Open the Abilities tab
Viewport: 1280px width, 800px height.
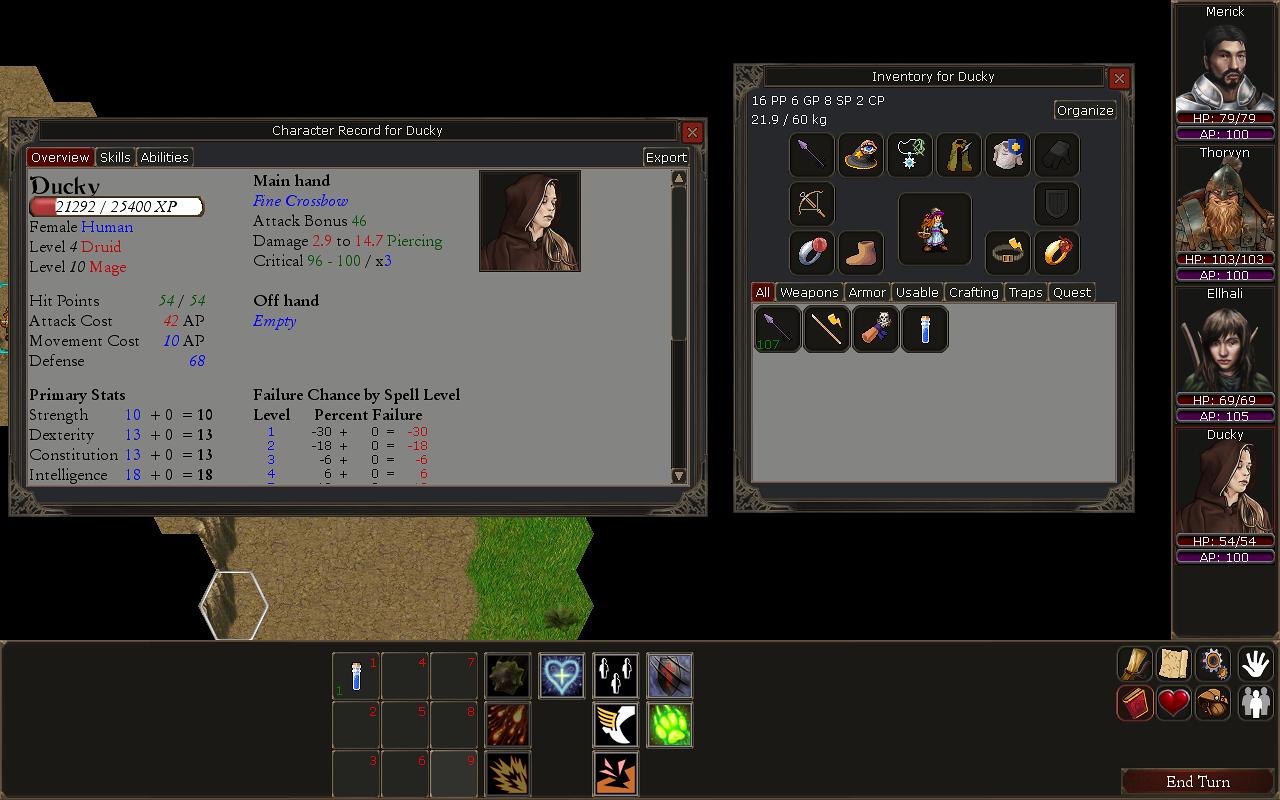coord(164,157)
